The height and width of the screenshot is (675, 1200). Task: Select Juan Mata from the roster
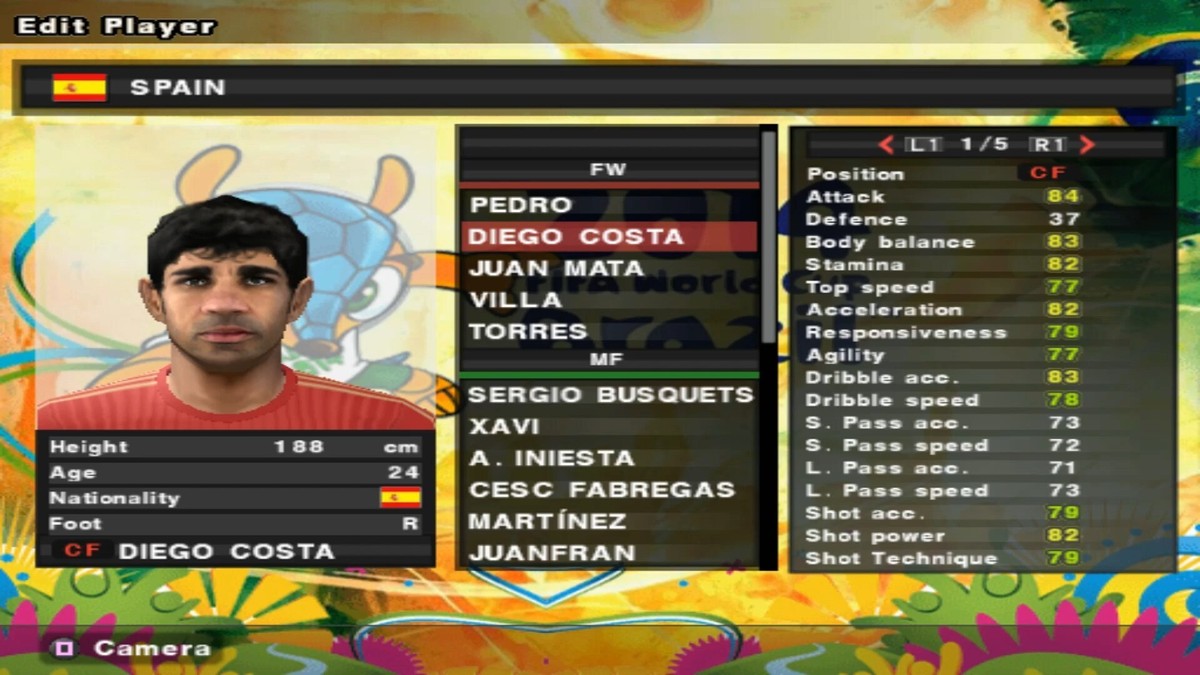point(557,268)
